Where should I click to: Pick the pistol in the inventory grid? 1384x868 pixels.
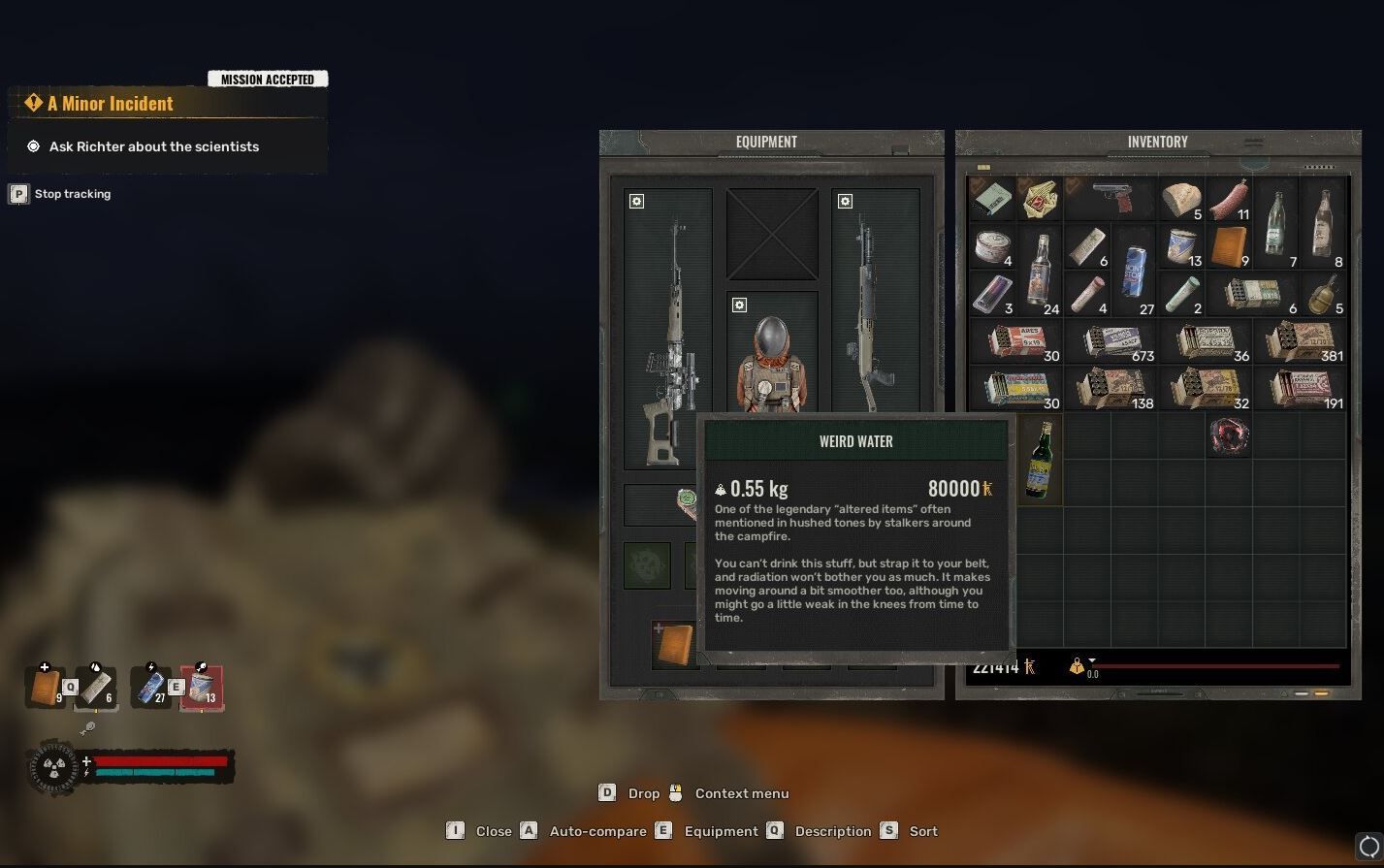(x=1110, y=199)
